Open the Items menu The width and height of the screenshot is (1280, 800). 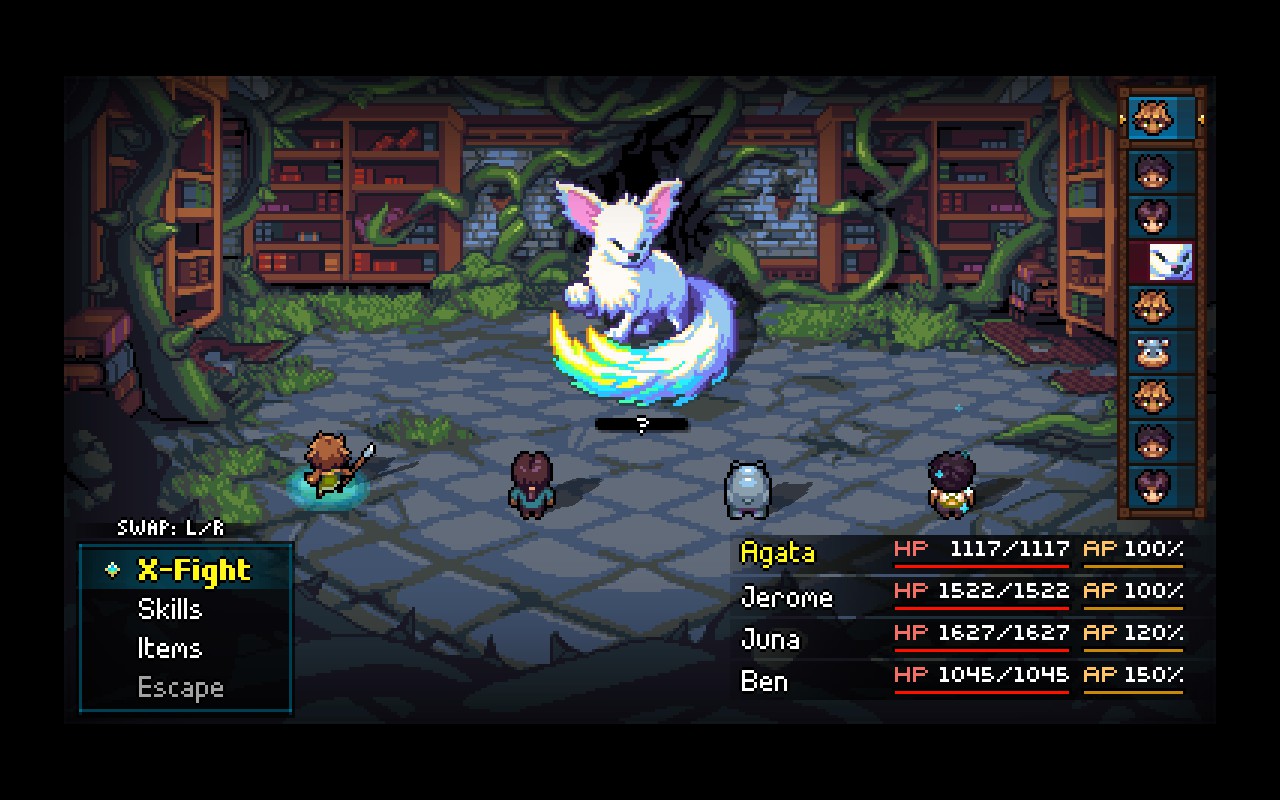point(169,648)
